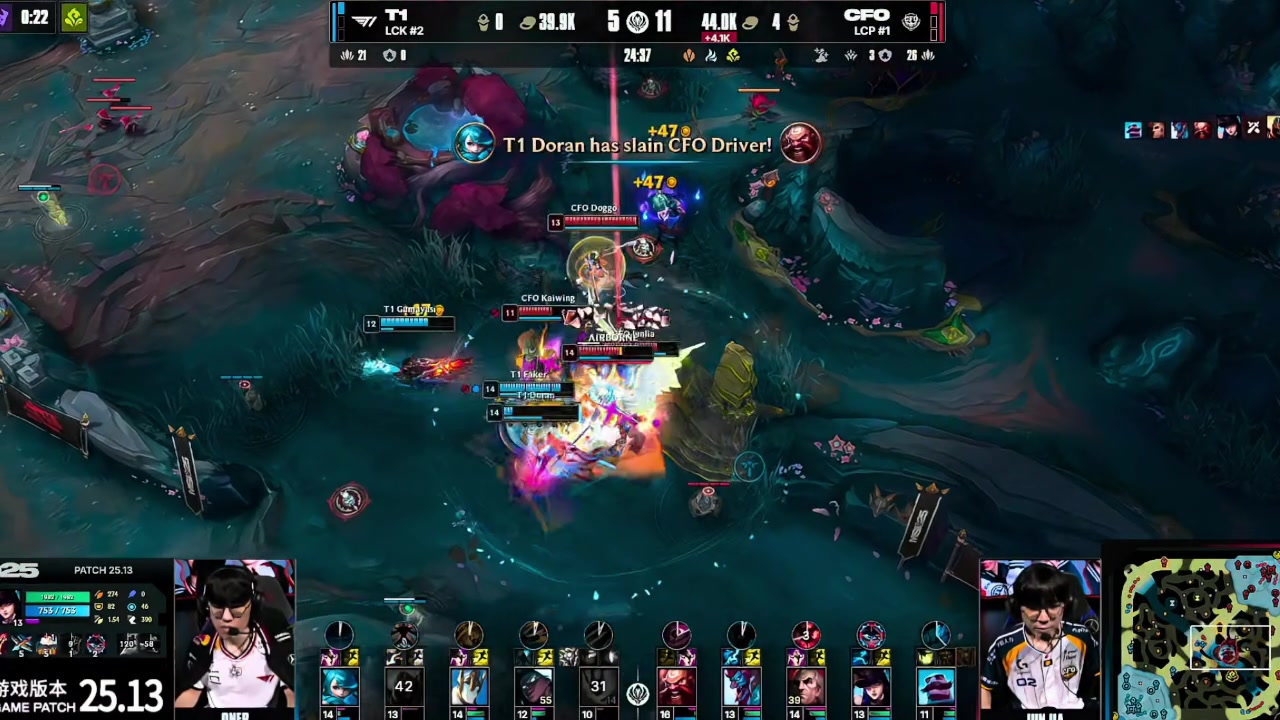The width and height of the screenshot is (1280, 720).
Task: Click the blue champion icon beside Doran's kill text
Action: pyautogui.click(x=474, y=144)
